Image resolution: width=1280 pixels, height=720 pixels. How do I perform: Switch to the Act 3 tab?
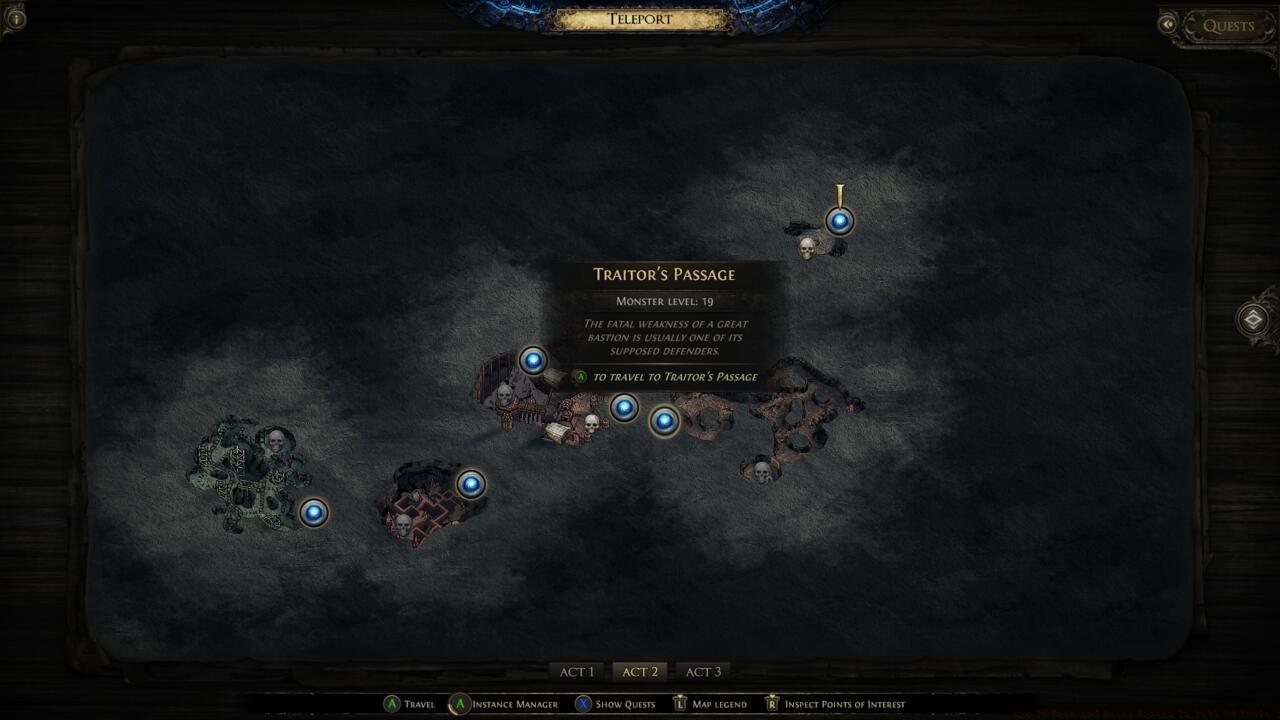pyautogui.click(x=702, y=671)
